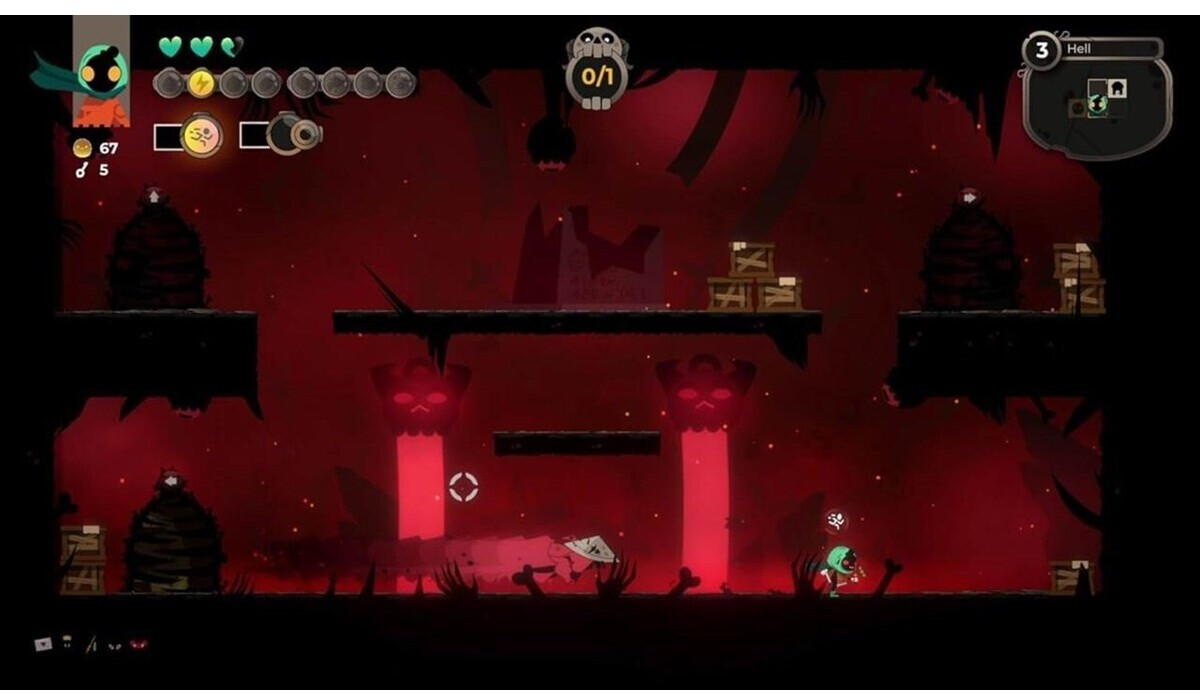Select the lightning bolt charge orb

coord(201,83)
